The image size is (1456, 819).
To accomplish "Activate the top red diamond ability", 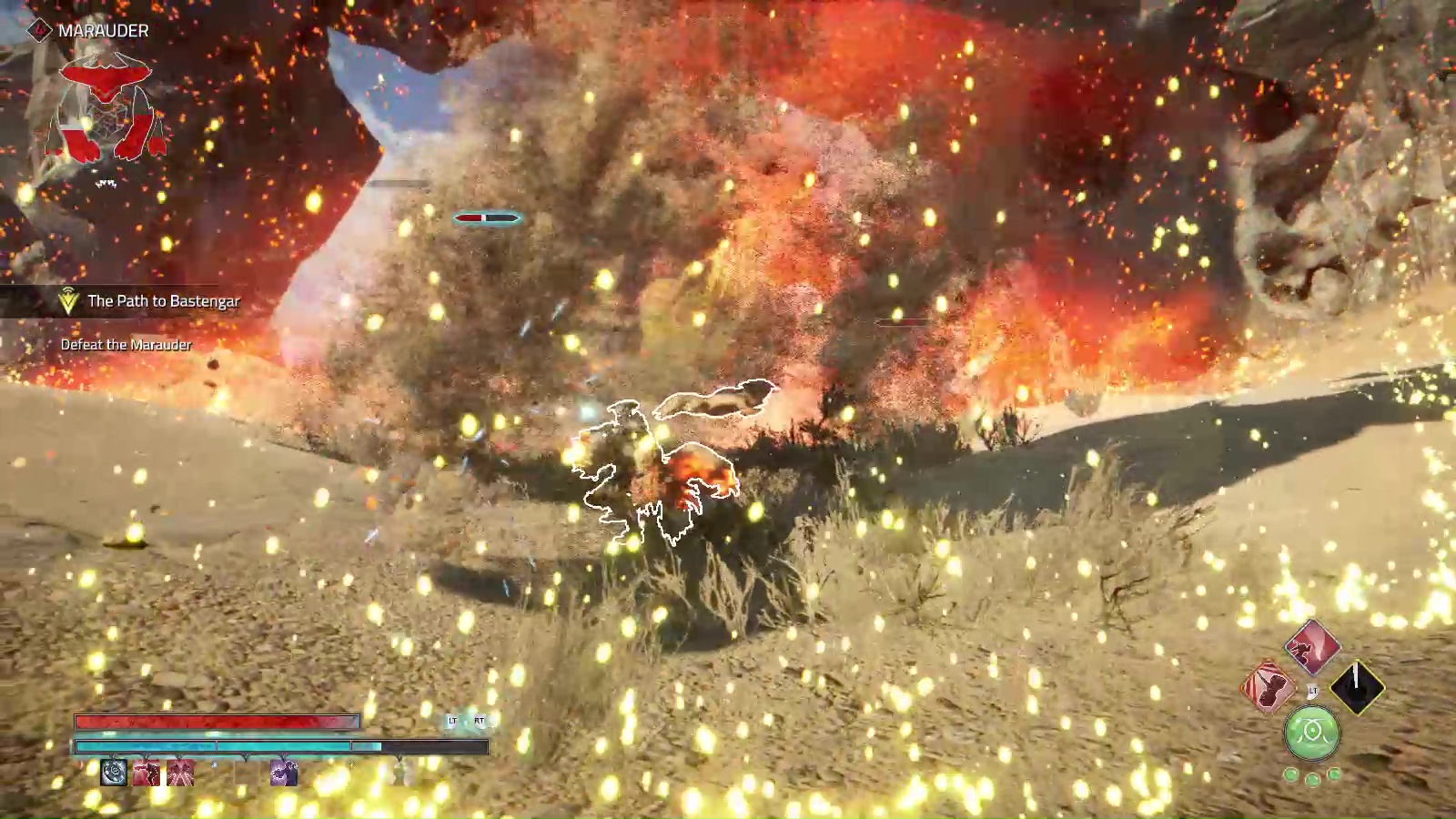I will click(1312, 647).
